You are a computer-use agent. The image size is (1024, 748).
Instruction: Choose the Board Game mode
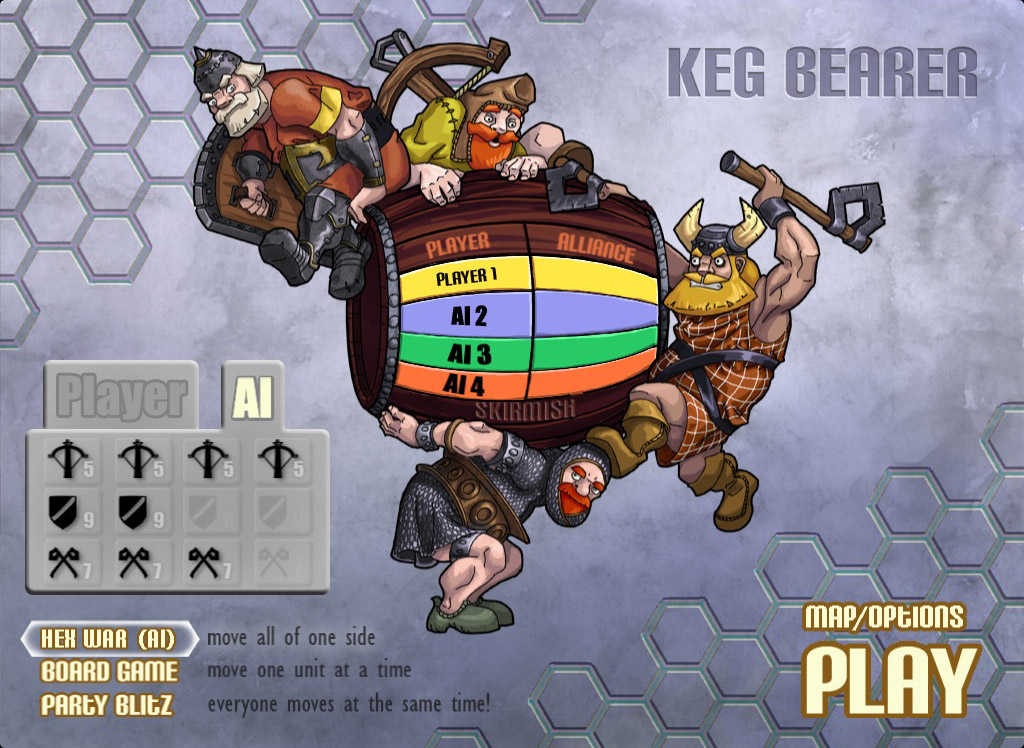coord(109,671)
